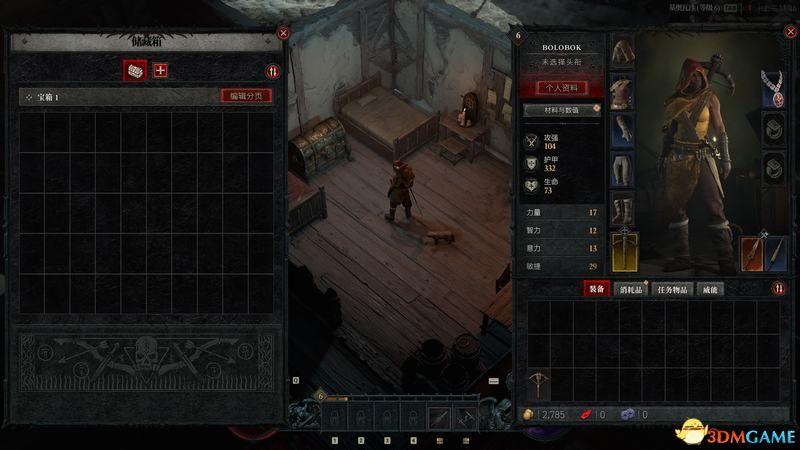Close the stash (储藏箱) panel
800x450 pixels.
[x=283, y=32]
